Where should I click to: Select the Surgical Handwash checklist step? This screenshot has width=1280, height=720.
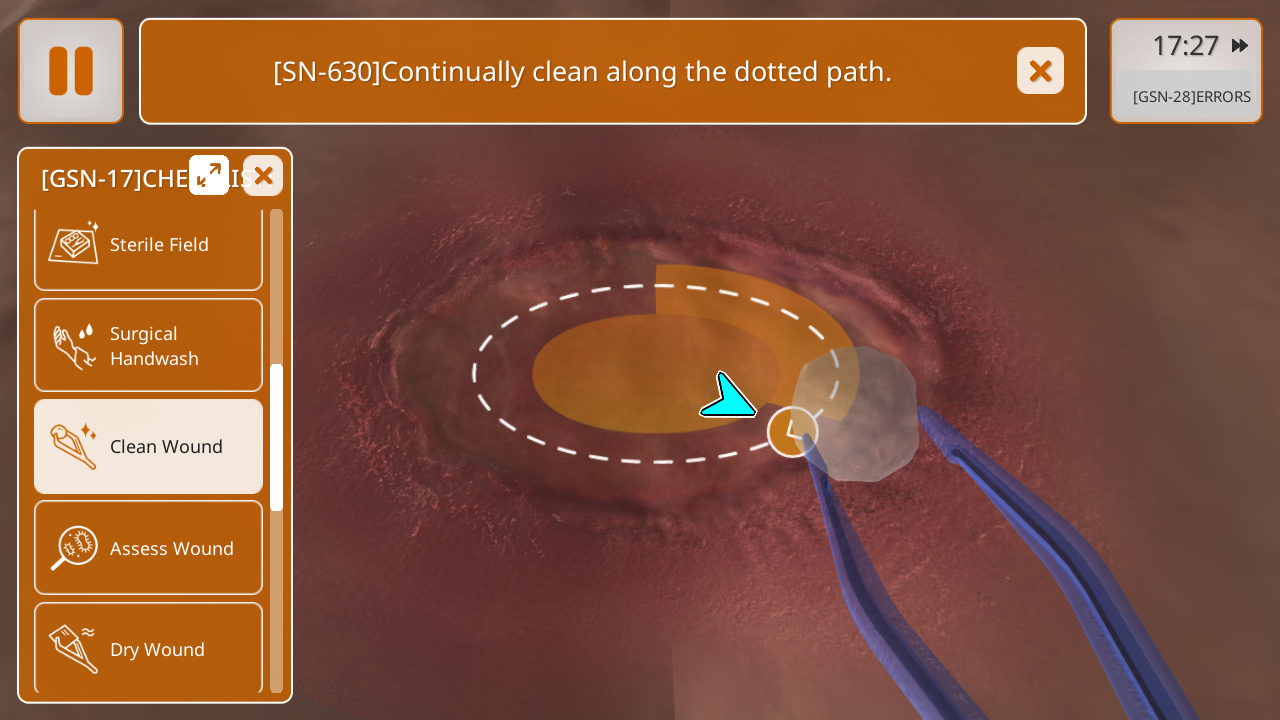click(148, 346)
